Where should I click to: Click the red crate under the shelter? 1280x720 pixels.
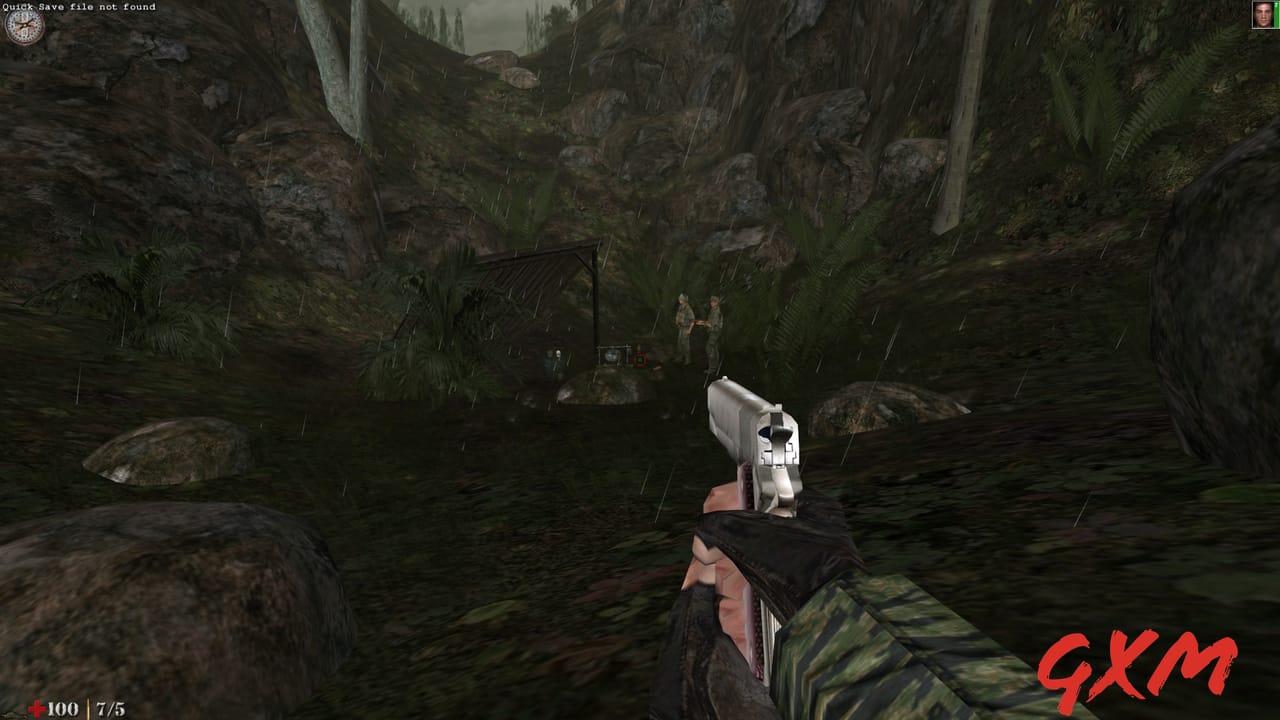point(640,358)
